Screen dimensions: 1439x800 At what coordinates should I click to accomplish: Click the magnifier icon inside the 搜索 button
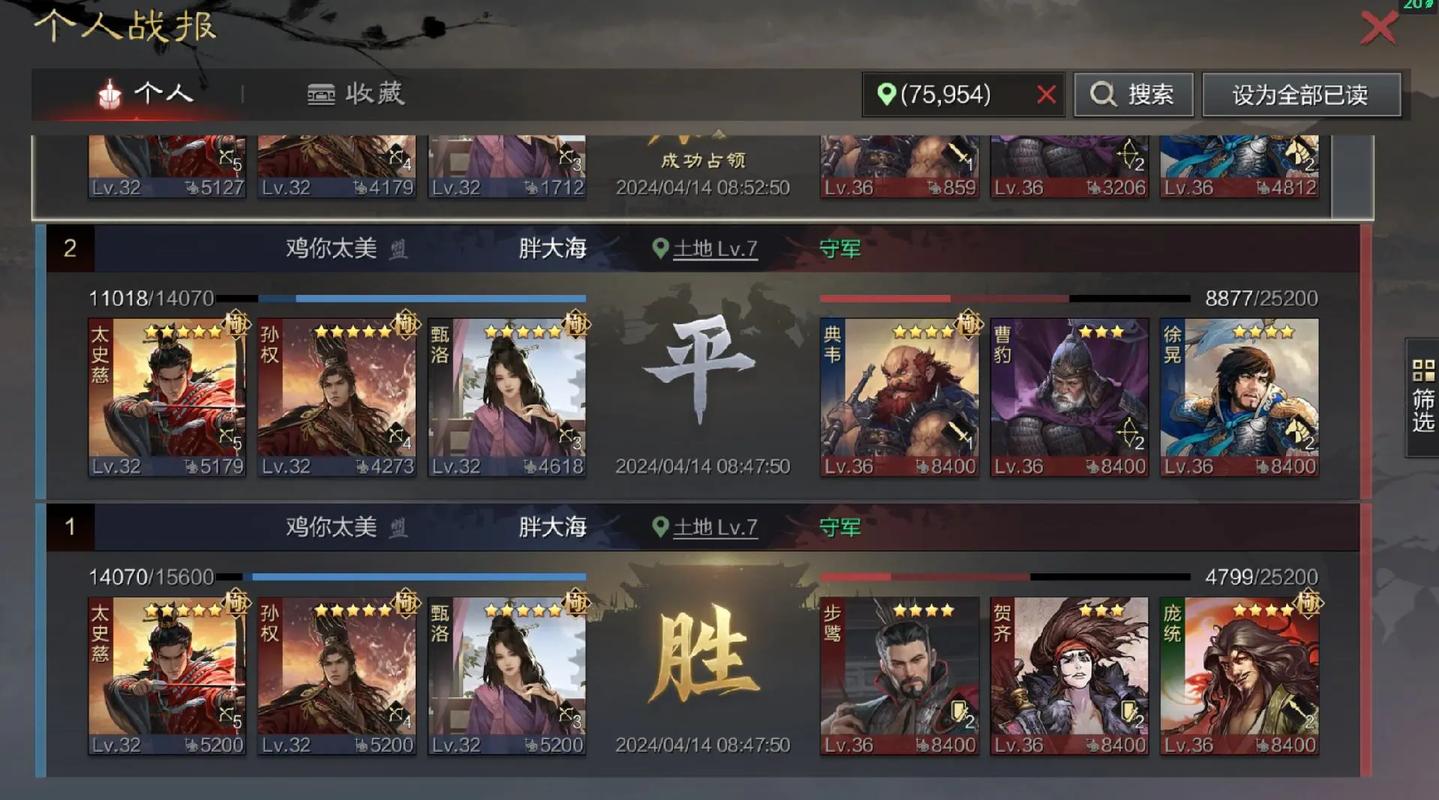[x=1102, y=94]
